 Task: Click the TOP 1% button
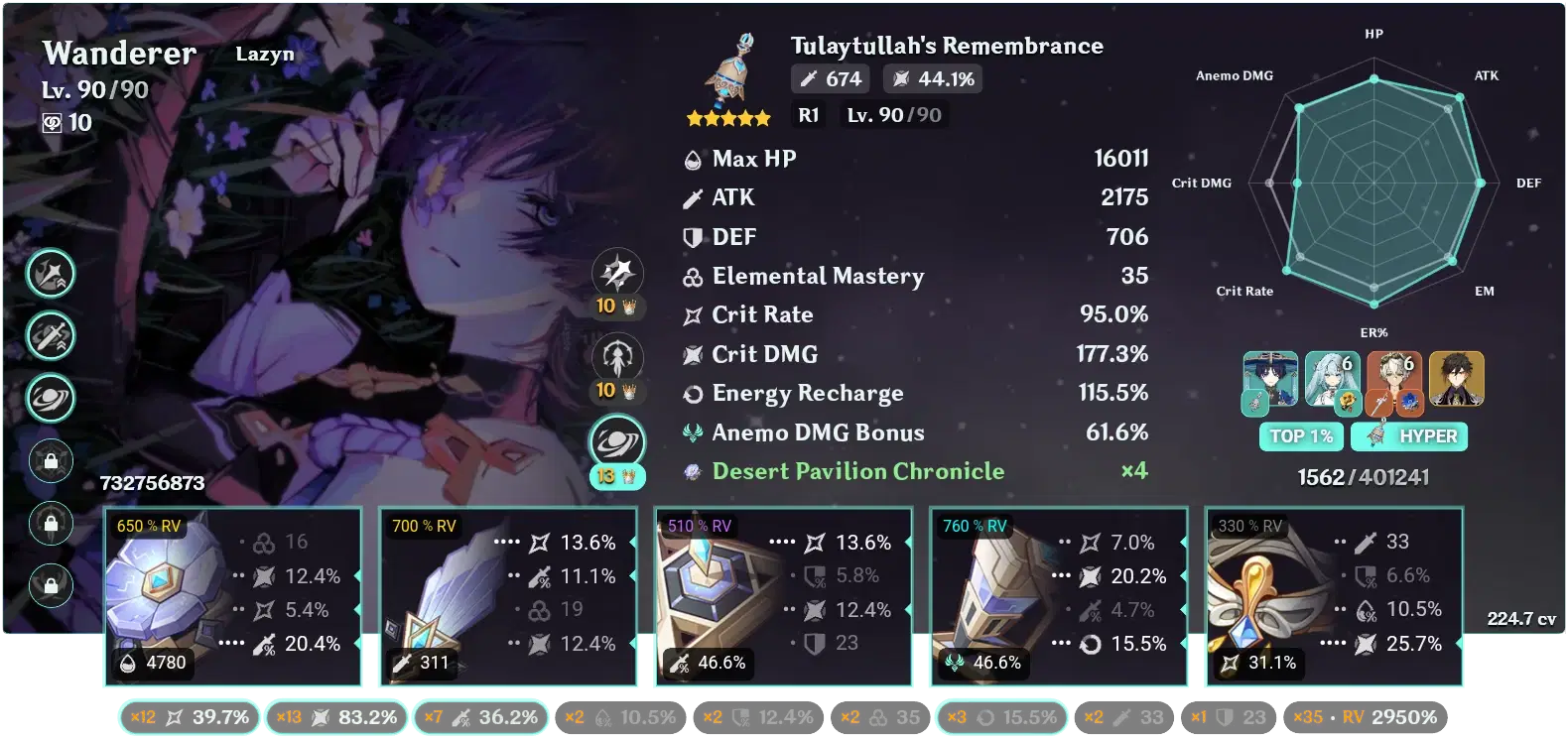click(x=1301, y=436)
